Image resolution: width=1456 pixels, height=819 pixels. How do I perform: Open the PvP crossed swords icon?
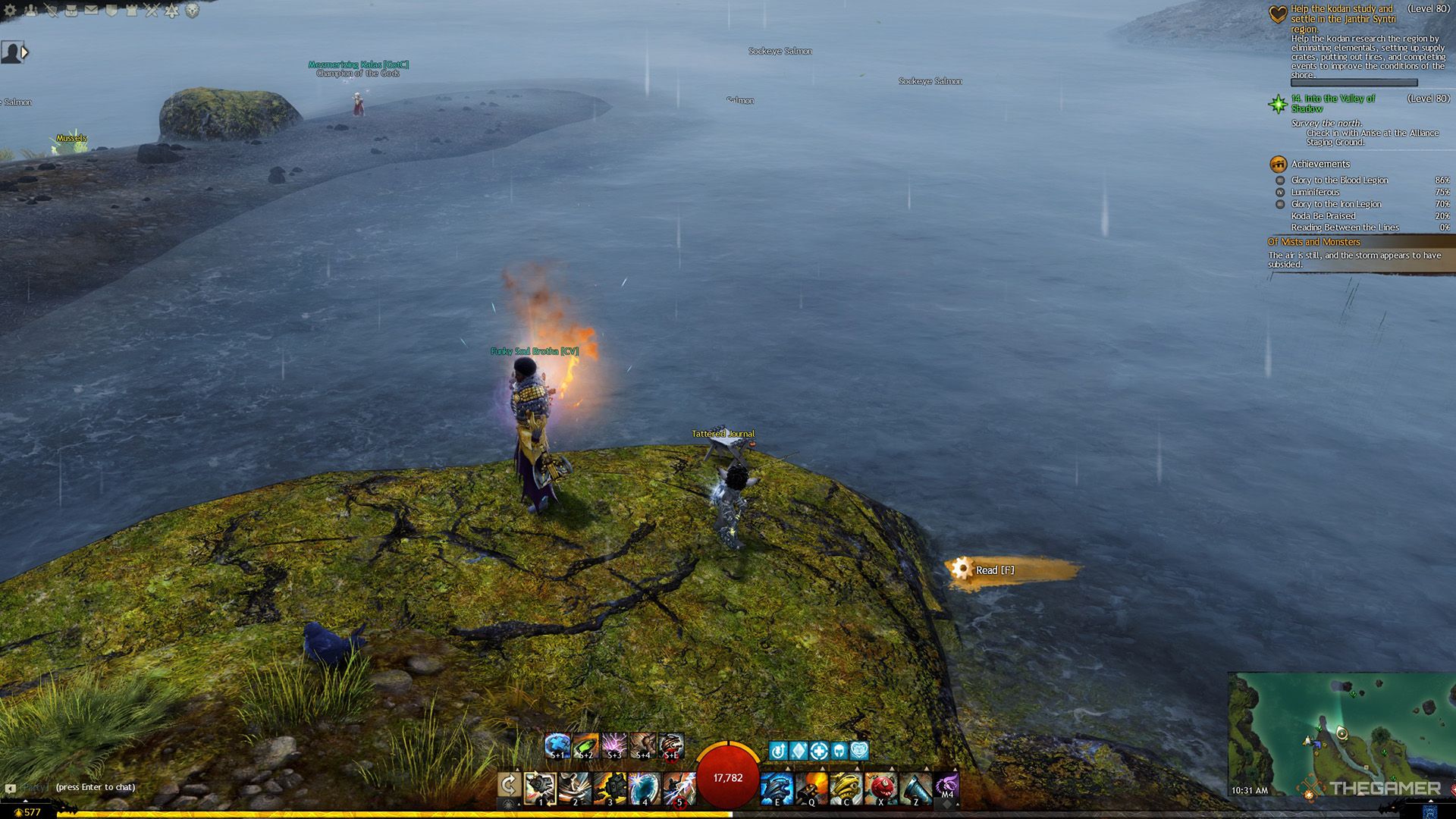pos(152,11)
